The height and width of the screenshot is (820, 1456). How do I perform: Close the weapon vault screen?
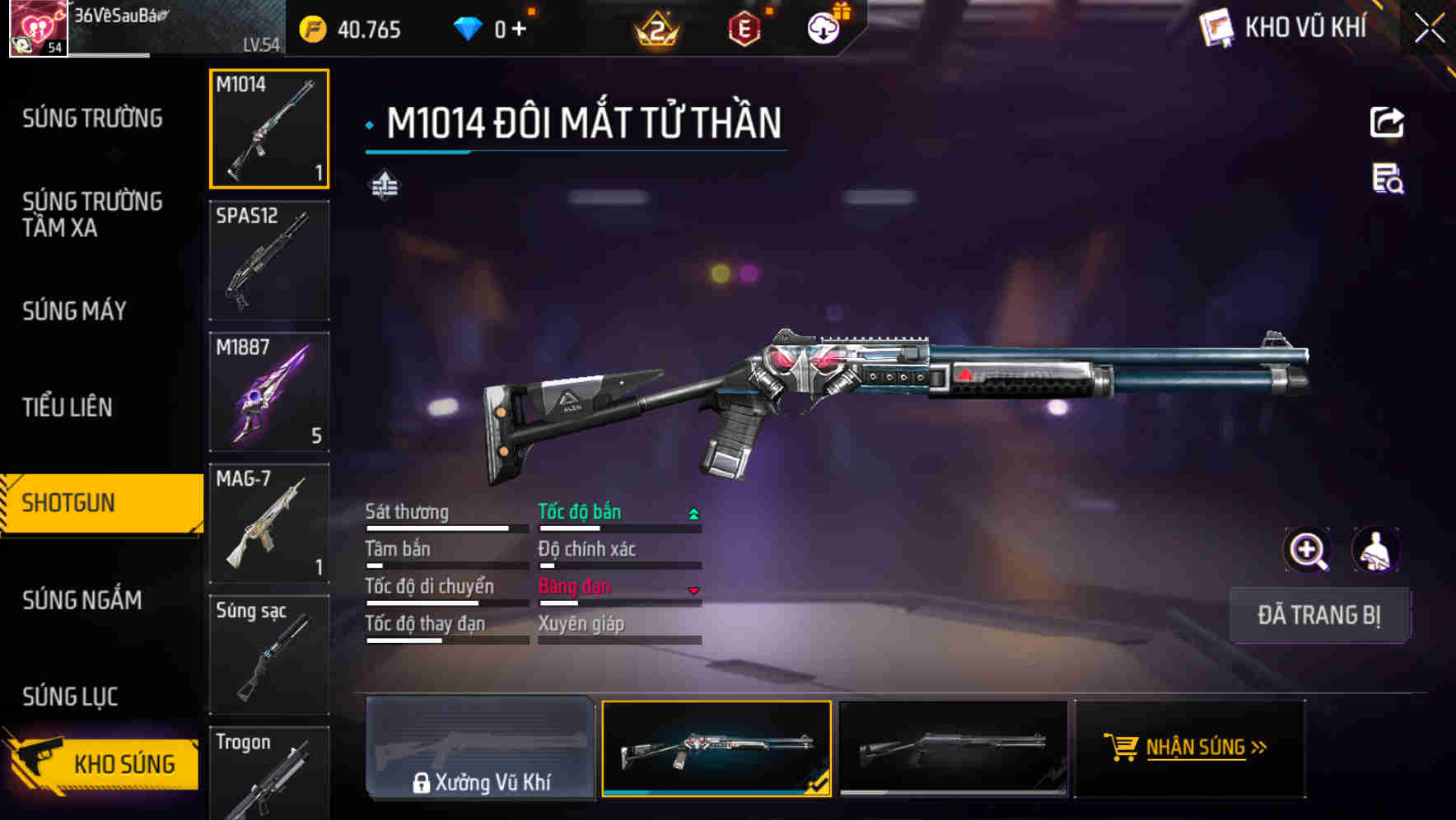click(1429, 29)
